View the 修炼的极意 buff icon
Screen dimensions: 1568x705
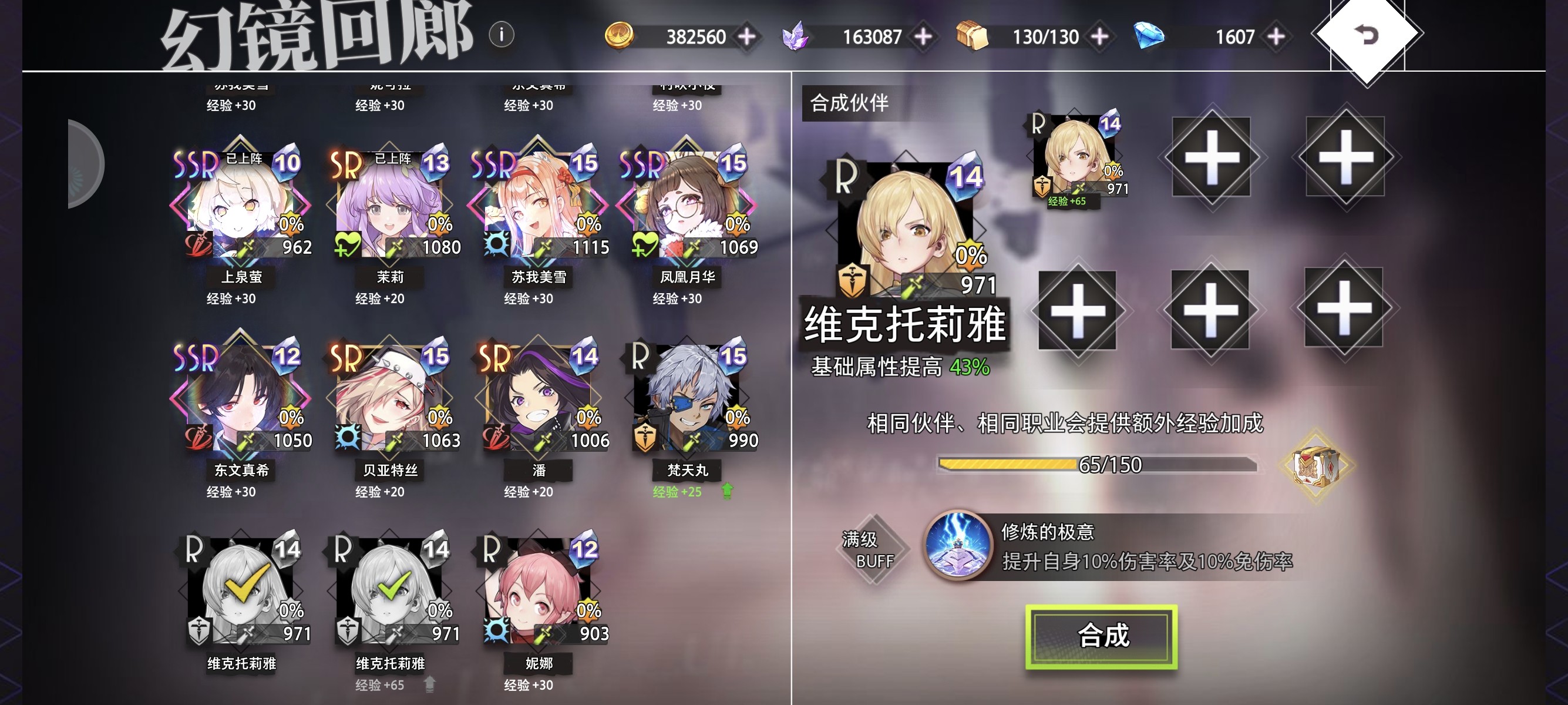coord(957,545)
